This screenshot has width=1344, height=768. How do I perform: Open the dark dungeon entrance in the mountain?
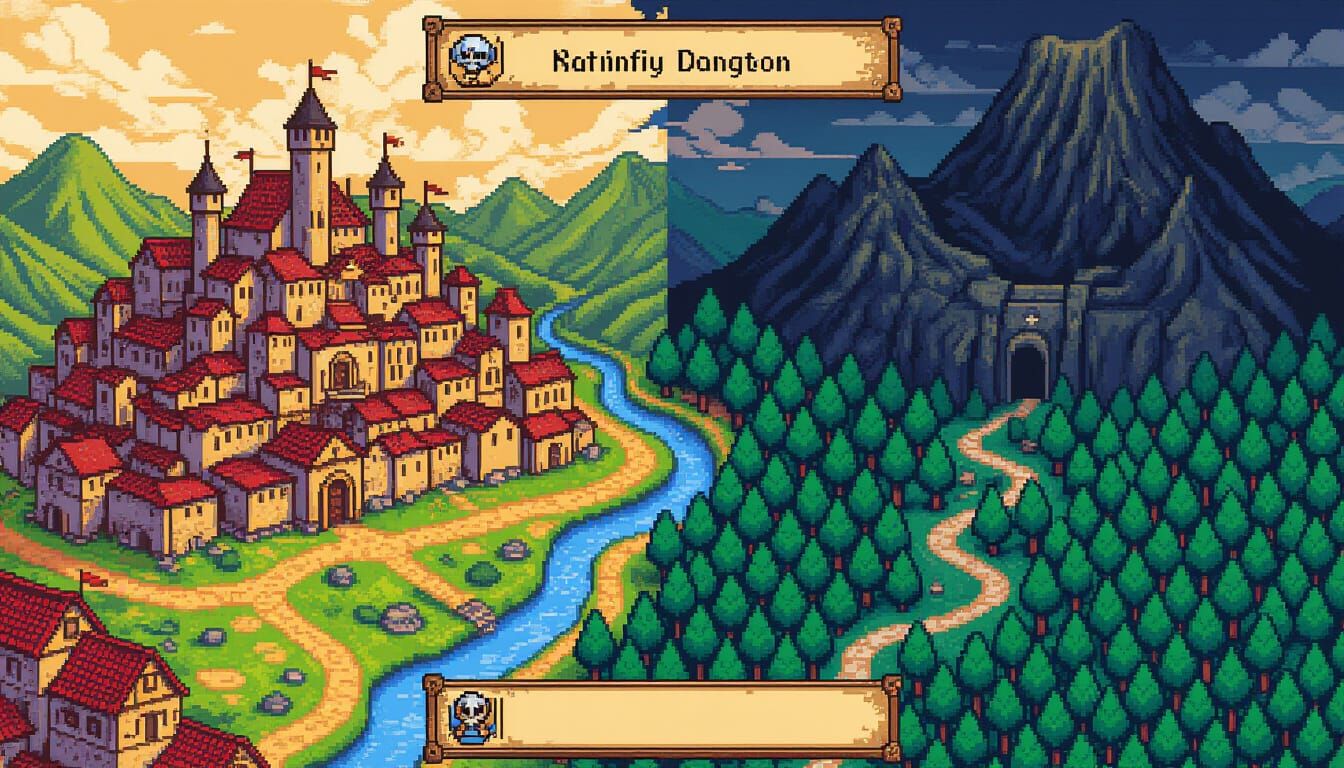point(1030,365)
